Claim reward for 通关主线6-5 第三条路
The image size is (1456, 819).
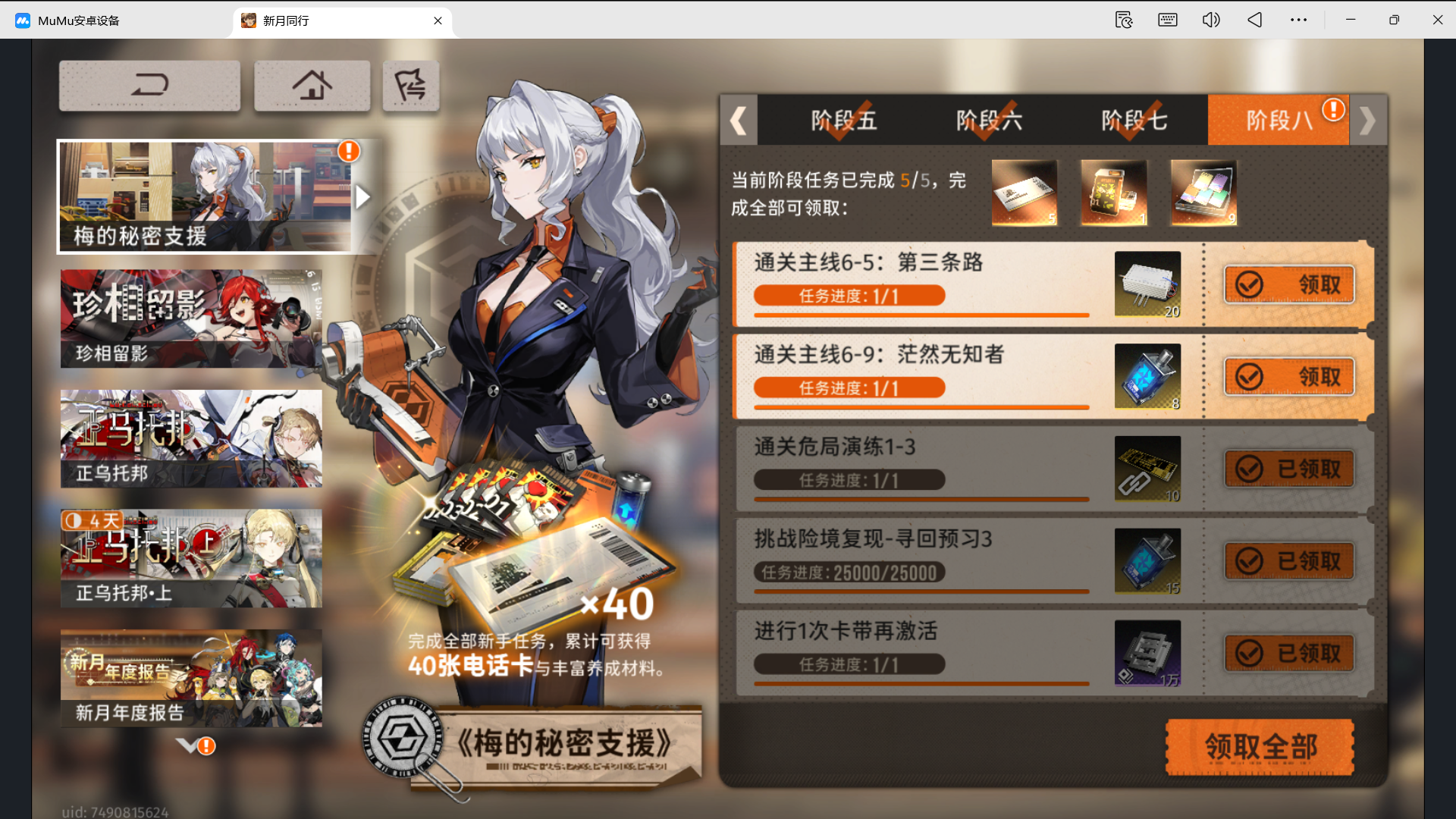coord(1288,284)
